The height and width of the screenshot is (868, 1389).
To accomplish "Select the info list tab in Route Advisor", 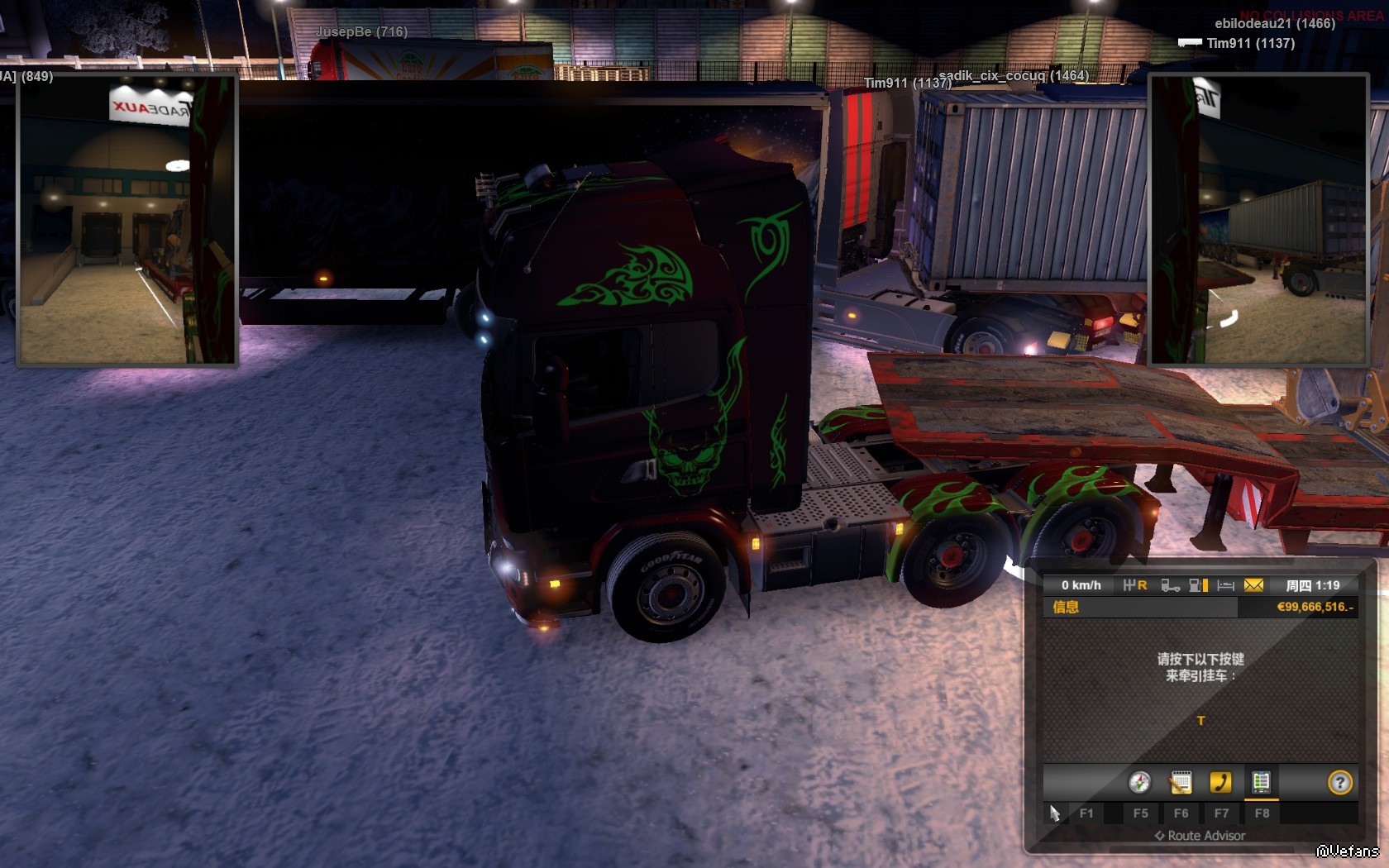I will [1261, 782].
